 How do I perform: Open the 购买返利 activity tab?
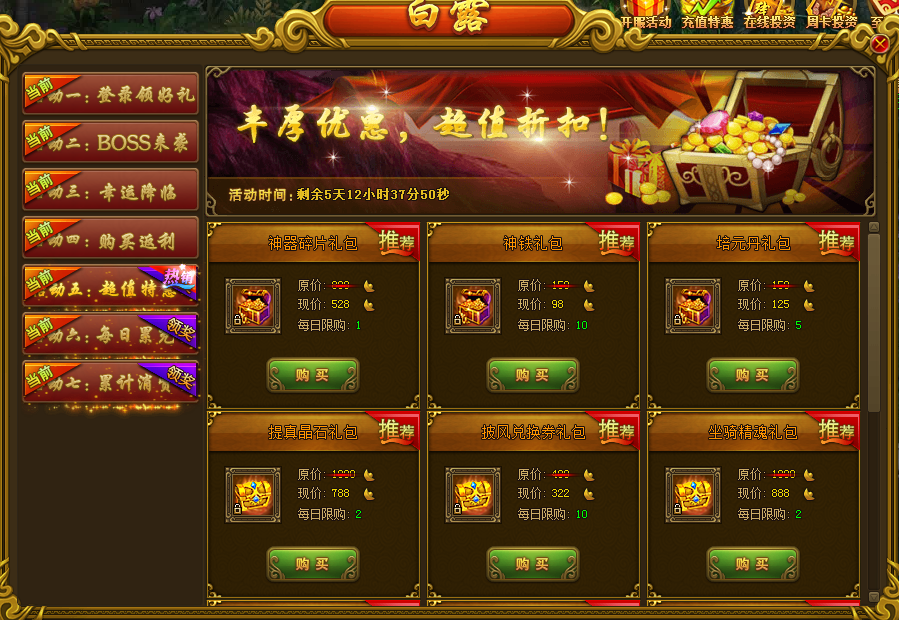111,238
